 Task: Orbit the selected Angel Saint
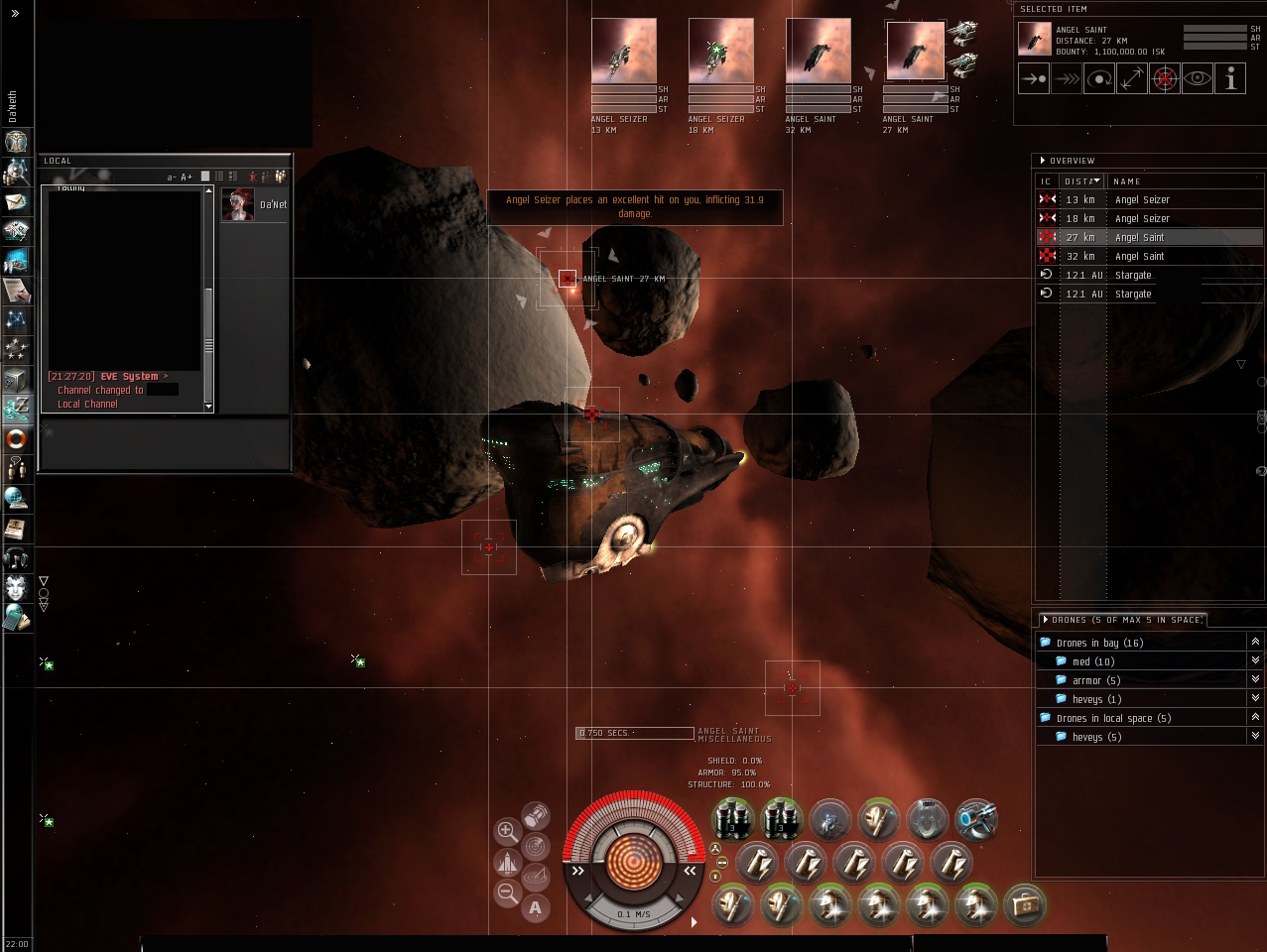click(1099, 79)
